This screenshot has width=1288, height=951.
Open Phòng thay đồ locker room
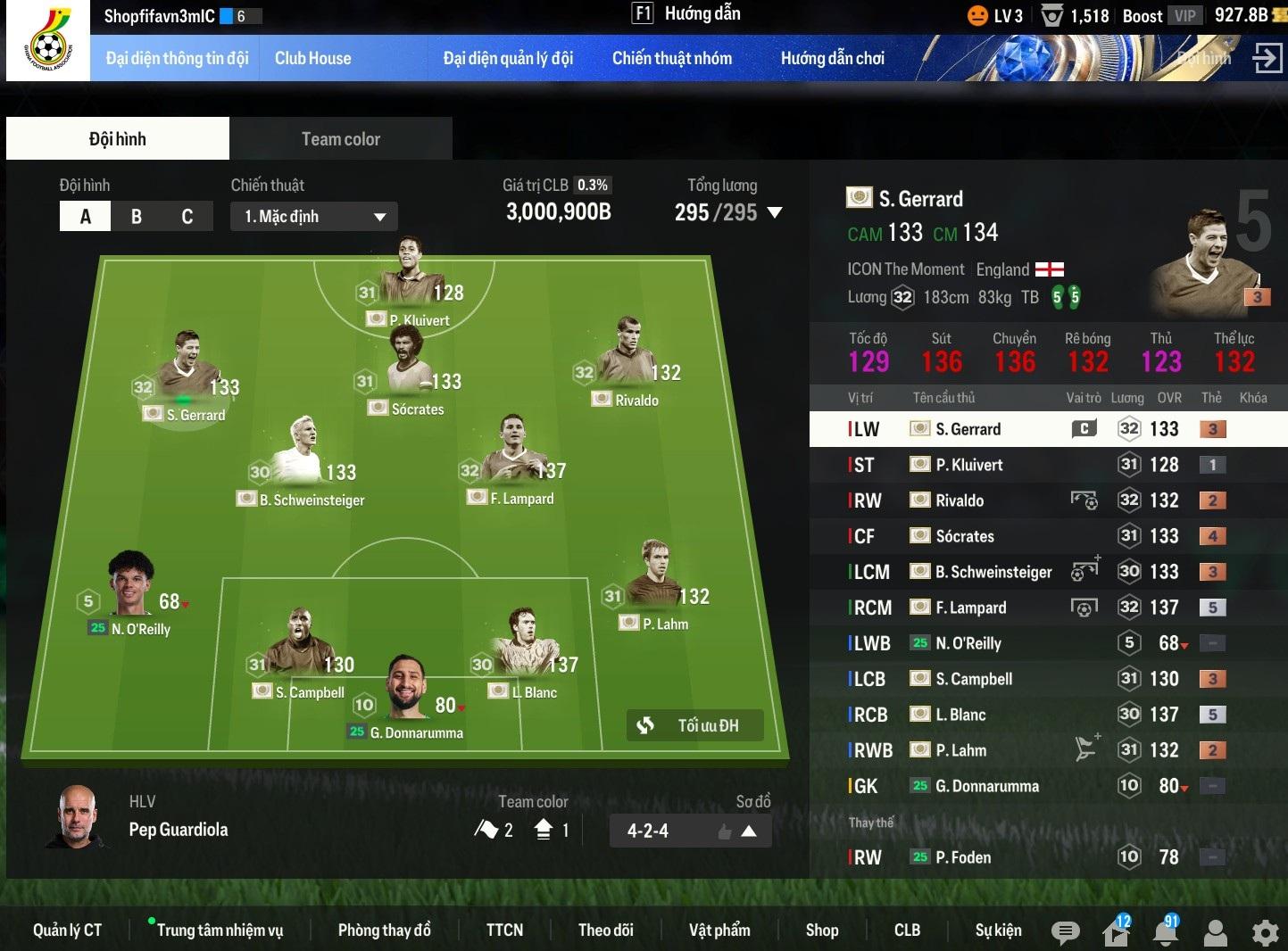[x=384, y=930]
